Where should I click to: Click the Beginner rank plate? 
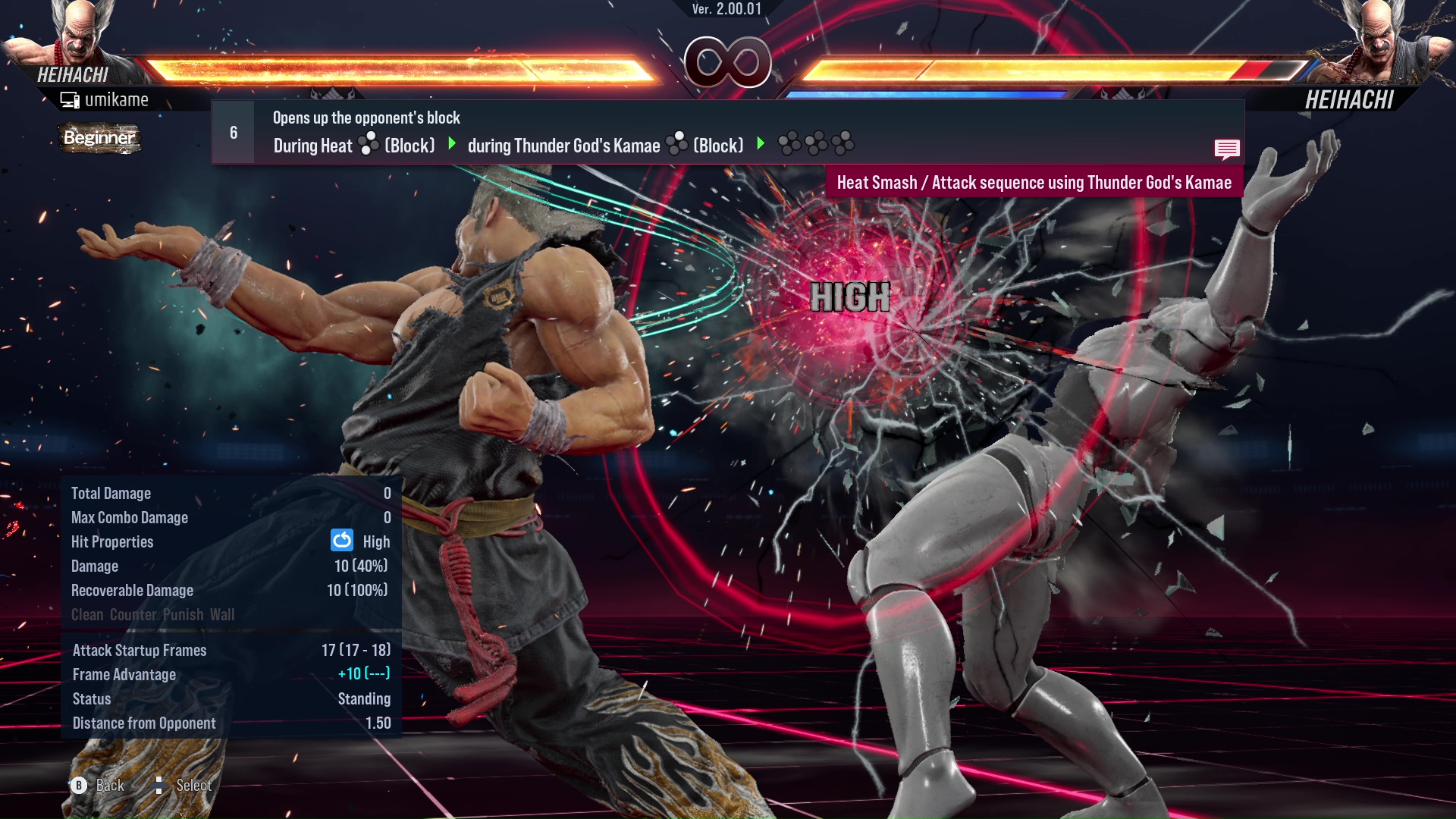(x=99, y=139)
